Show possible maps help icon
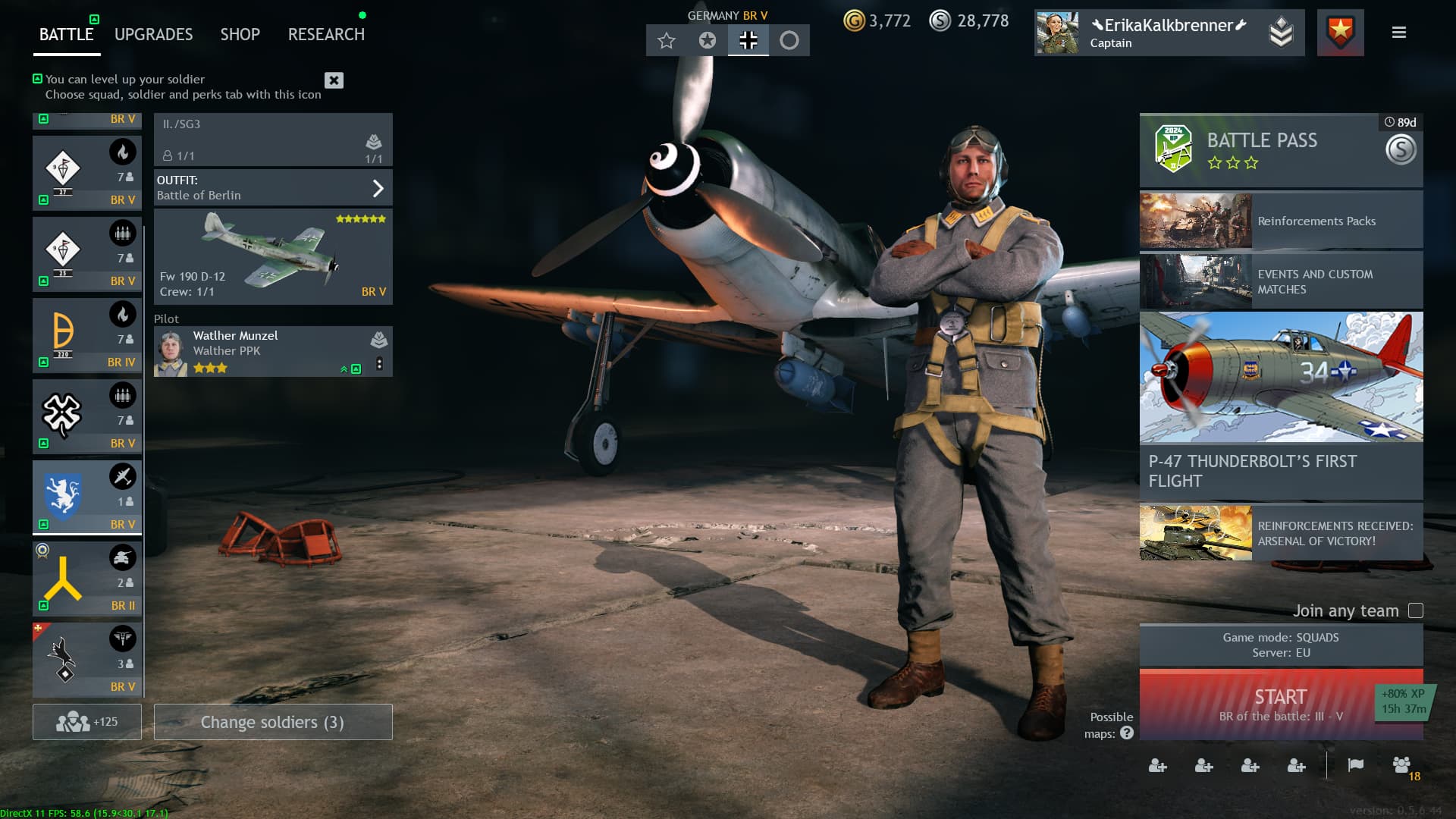The width and height of the screenshot is (1456, 819). [x=1127, y=733]
